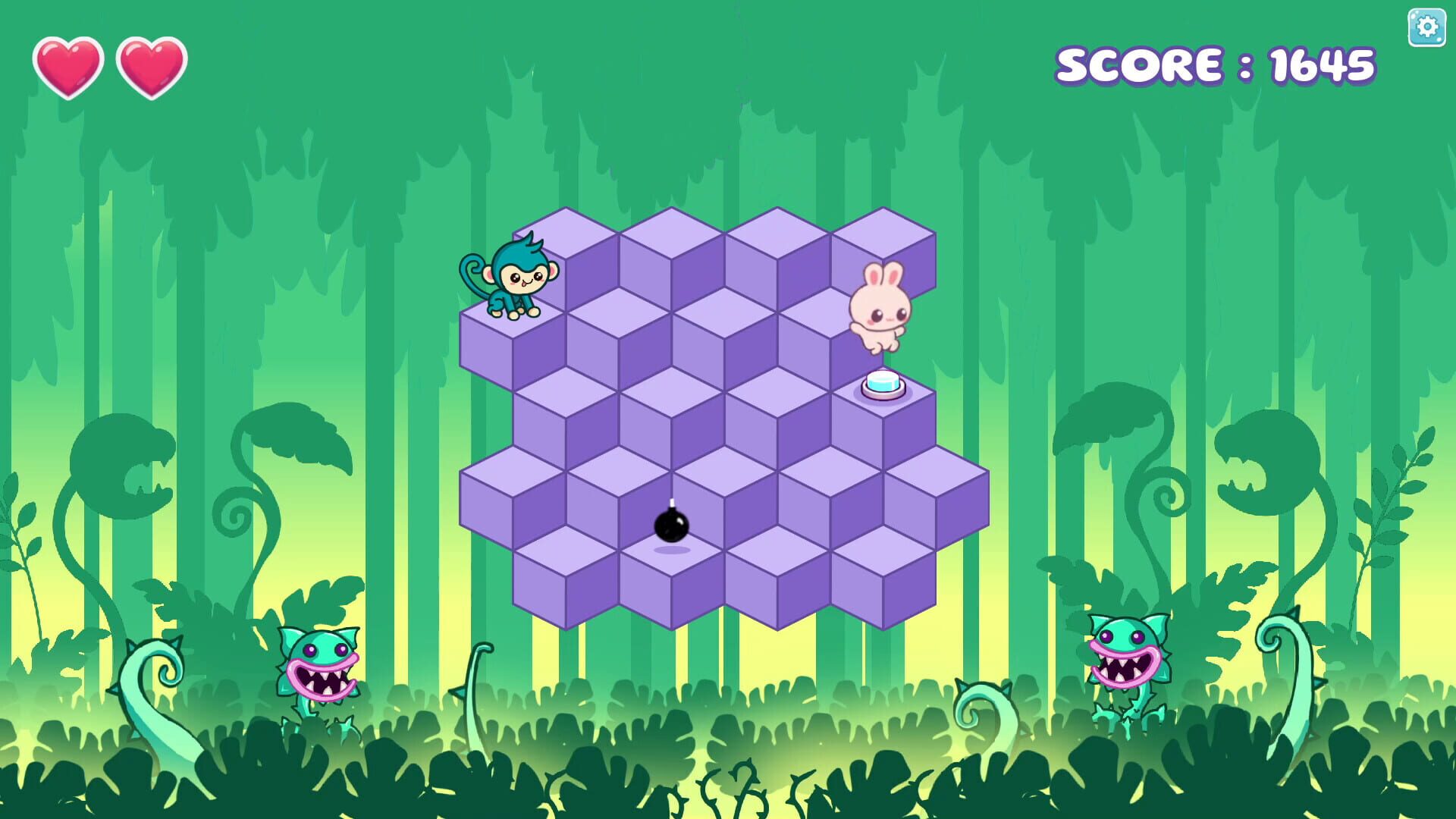Click the second red heart in the HUD
The width and height of the screenshot is (1456, 819).
click(x=151, y=64)
